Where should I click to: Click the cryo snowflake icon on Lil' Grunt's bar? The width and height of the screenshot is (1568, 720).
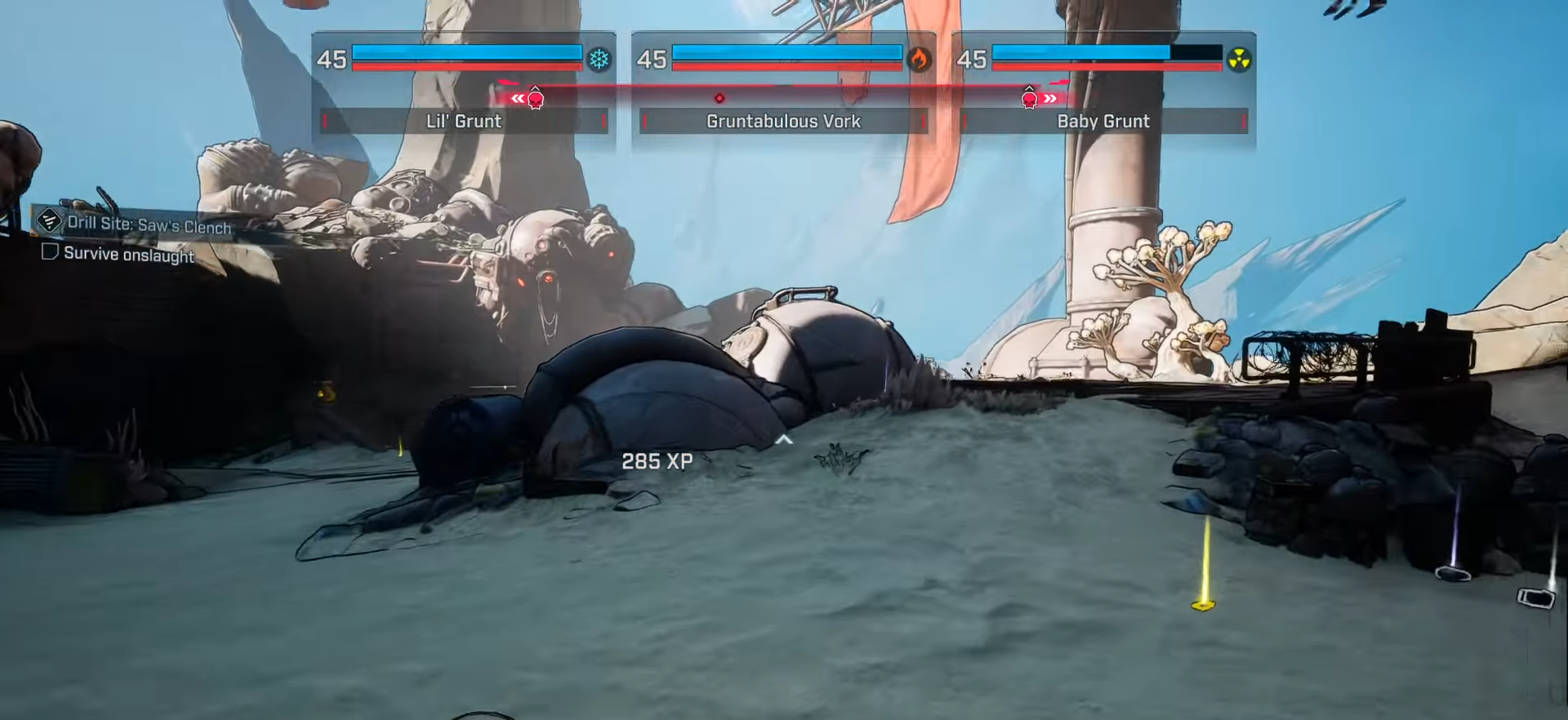click(x=599, y=60)
